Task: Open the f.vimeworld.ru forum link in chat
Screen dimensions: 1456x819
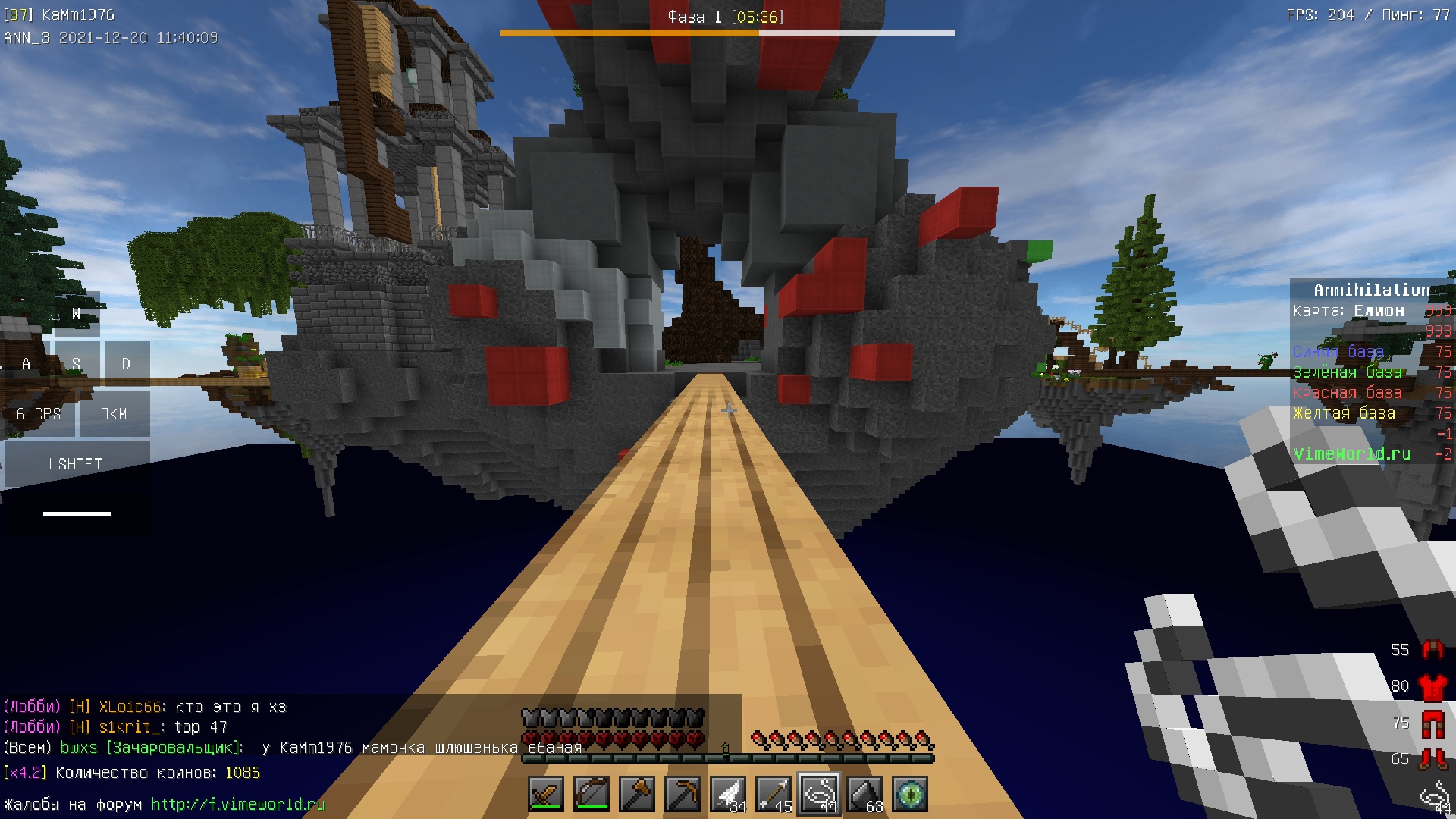Action: coord(237,804)
